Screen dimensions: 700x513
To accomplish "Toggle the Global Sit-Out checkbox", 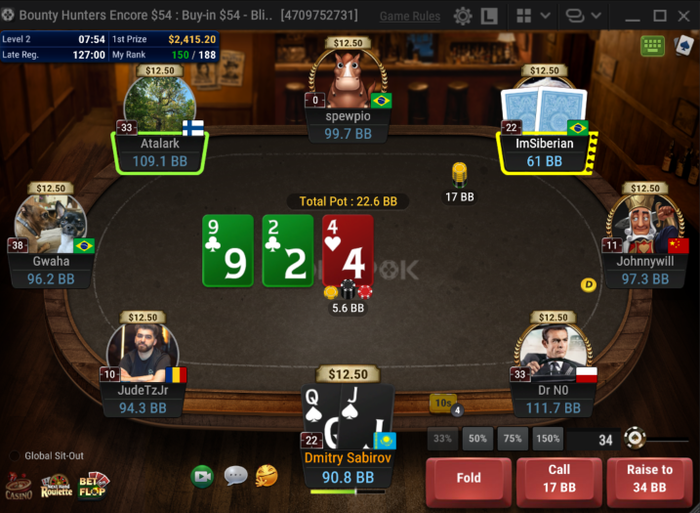I will click(13, 456).
